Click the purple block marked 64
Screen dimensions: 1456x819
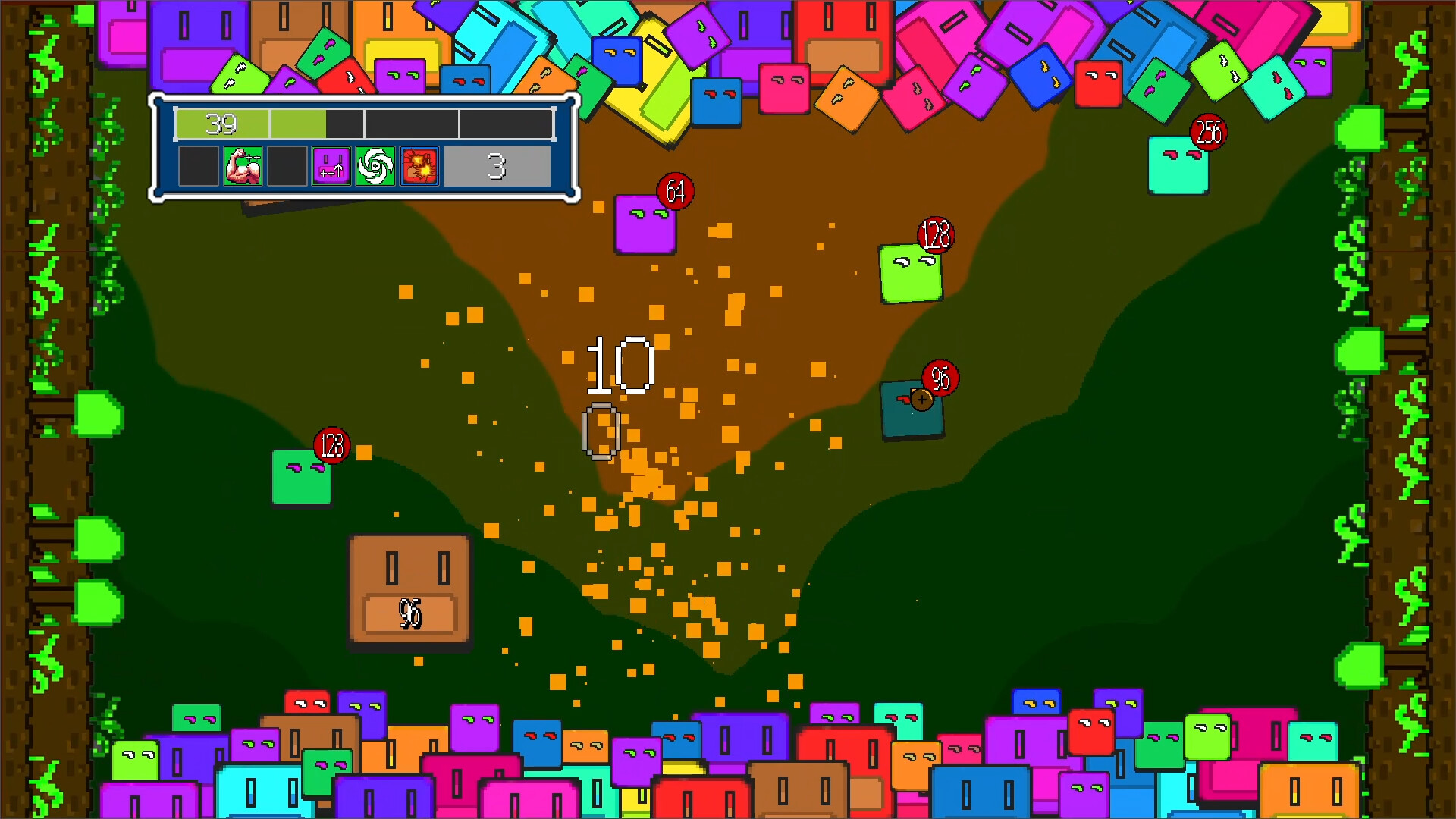click(x=645, y=224)
